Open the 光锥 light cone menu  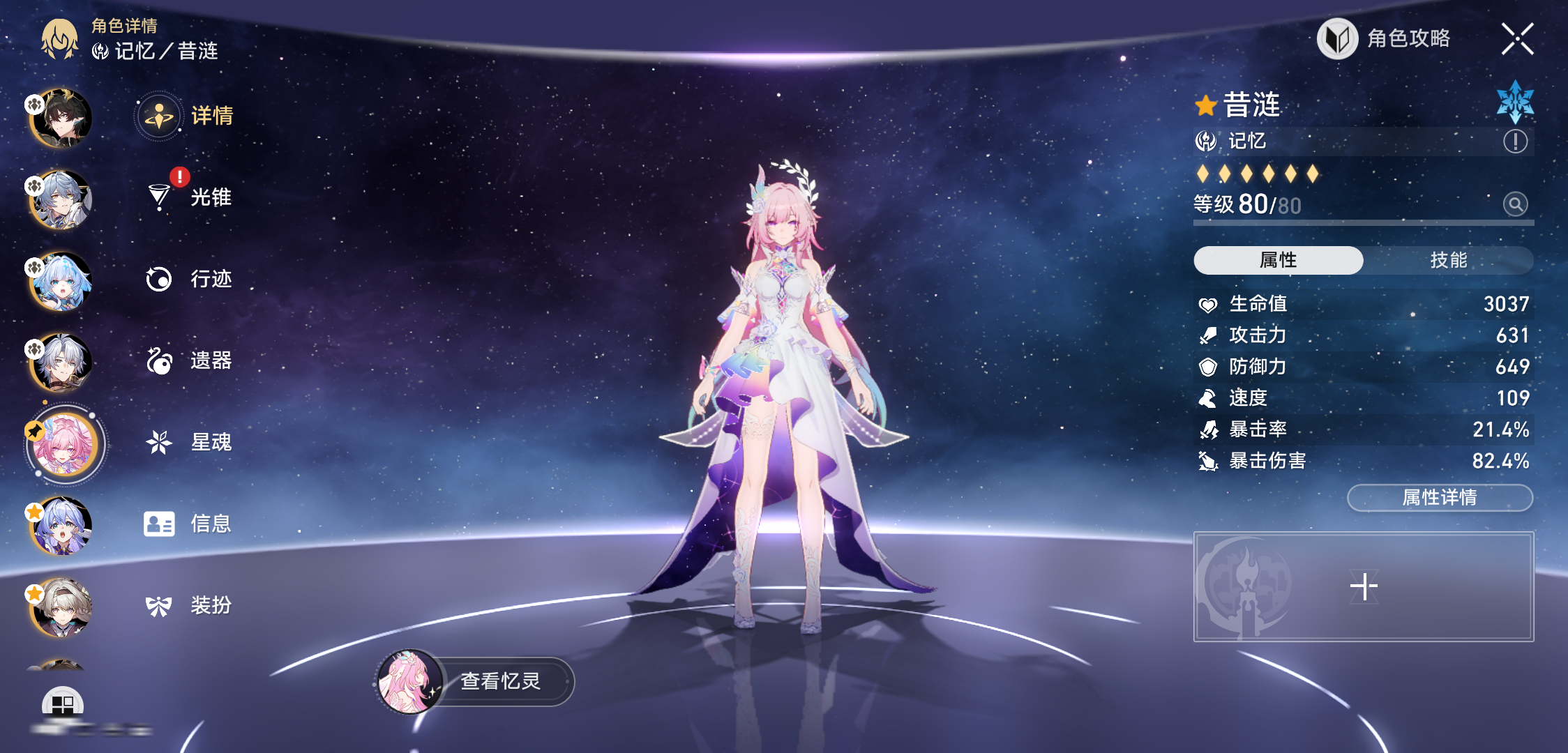(188, 197)
